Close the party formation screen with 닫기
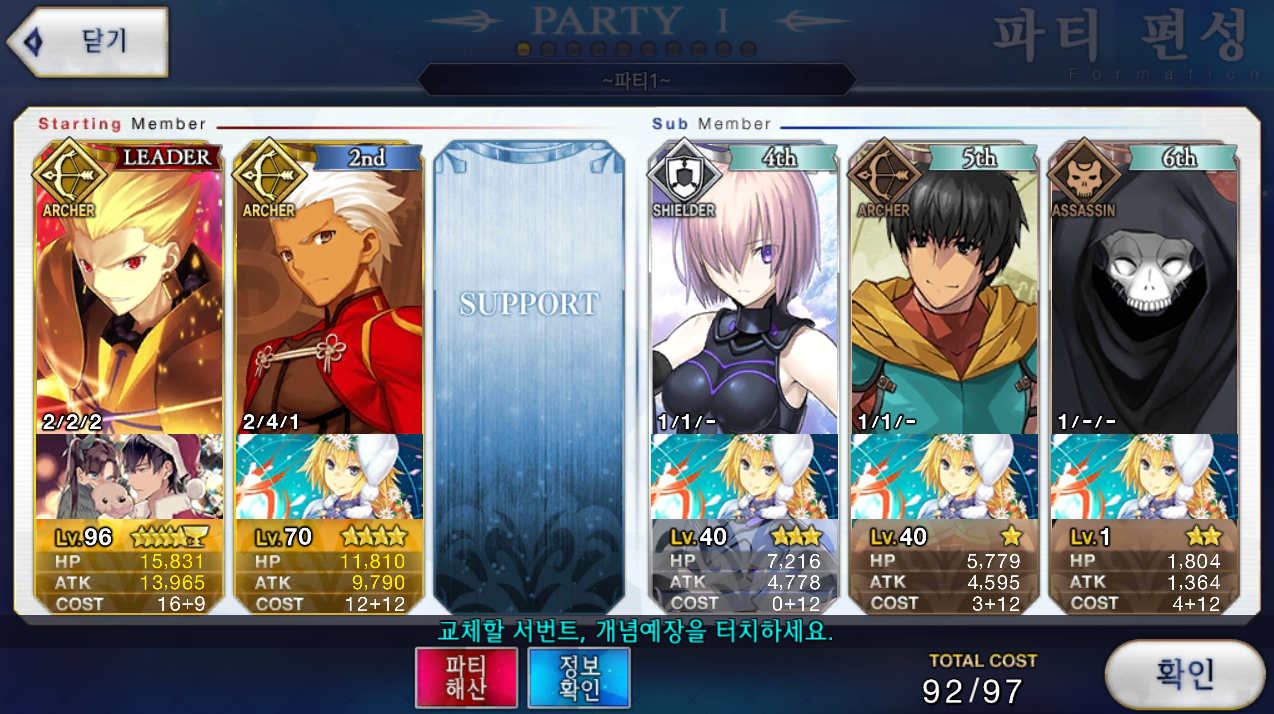The image size is (1274, 714). click(x=88, y=42)
